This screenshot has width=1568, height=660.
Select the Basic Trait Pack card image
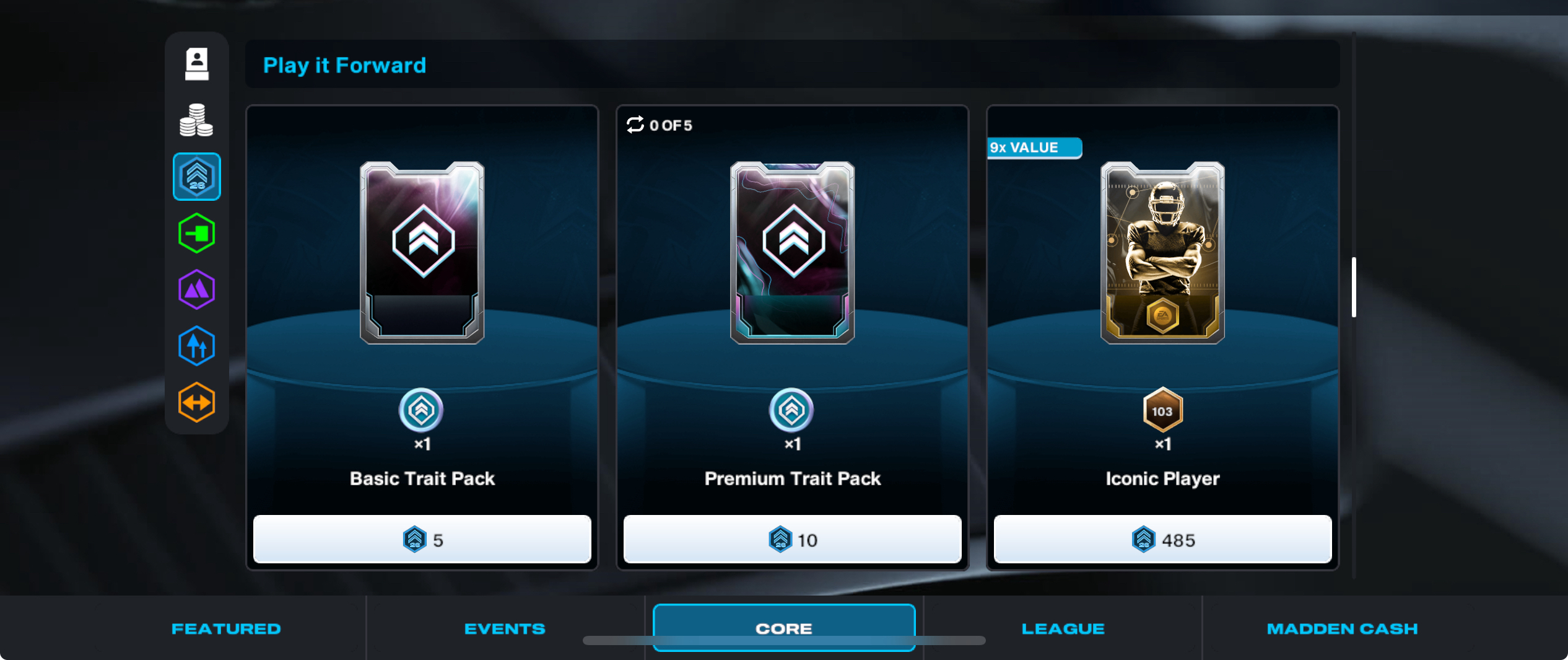(x=422, y=252)
